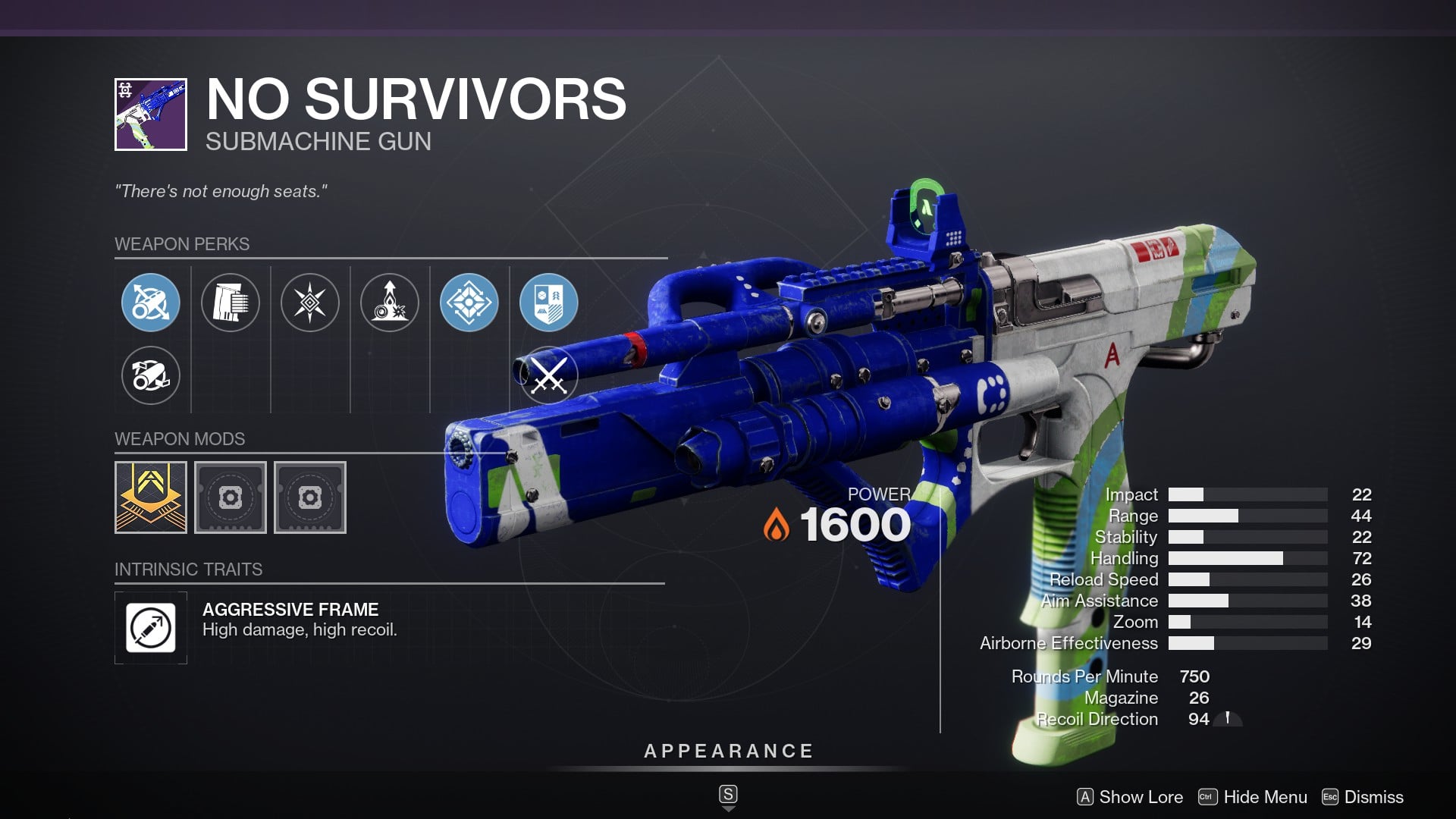Select the crossed swords tracker icon
The image size is (1456, 819).
coord(549,375)
